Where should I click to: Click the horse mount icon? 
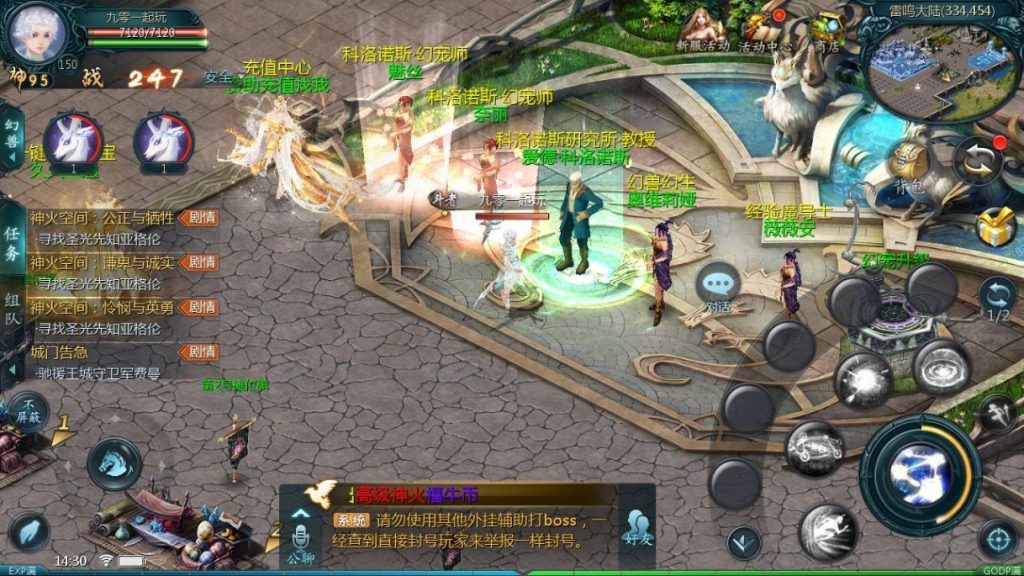point(114,463)
